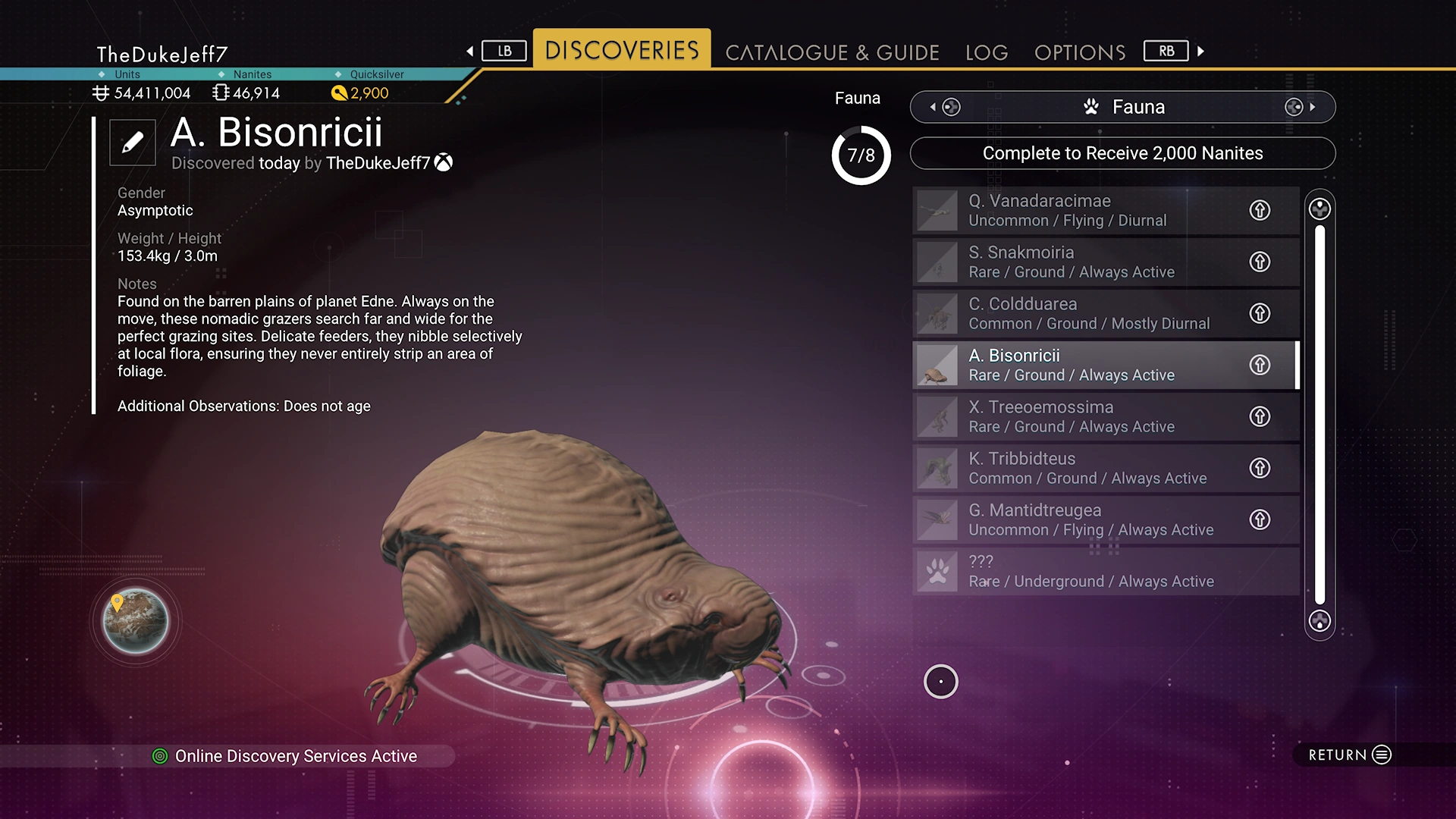Cycle to the previous discovery category

click(945, 107)
